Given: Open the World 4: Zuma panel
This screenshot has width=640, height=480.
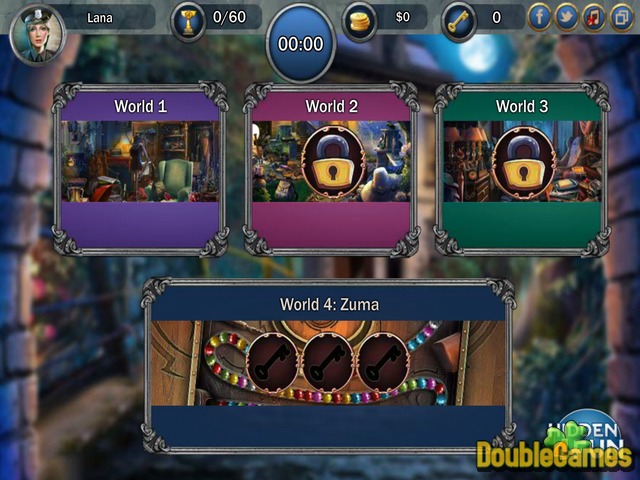Looking at the screenshot, I should coord(329,363).
